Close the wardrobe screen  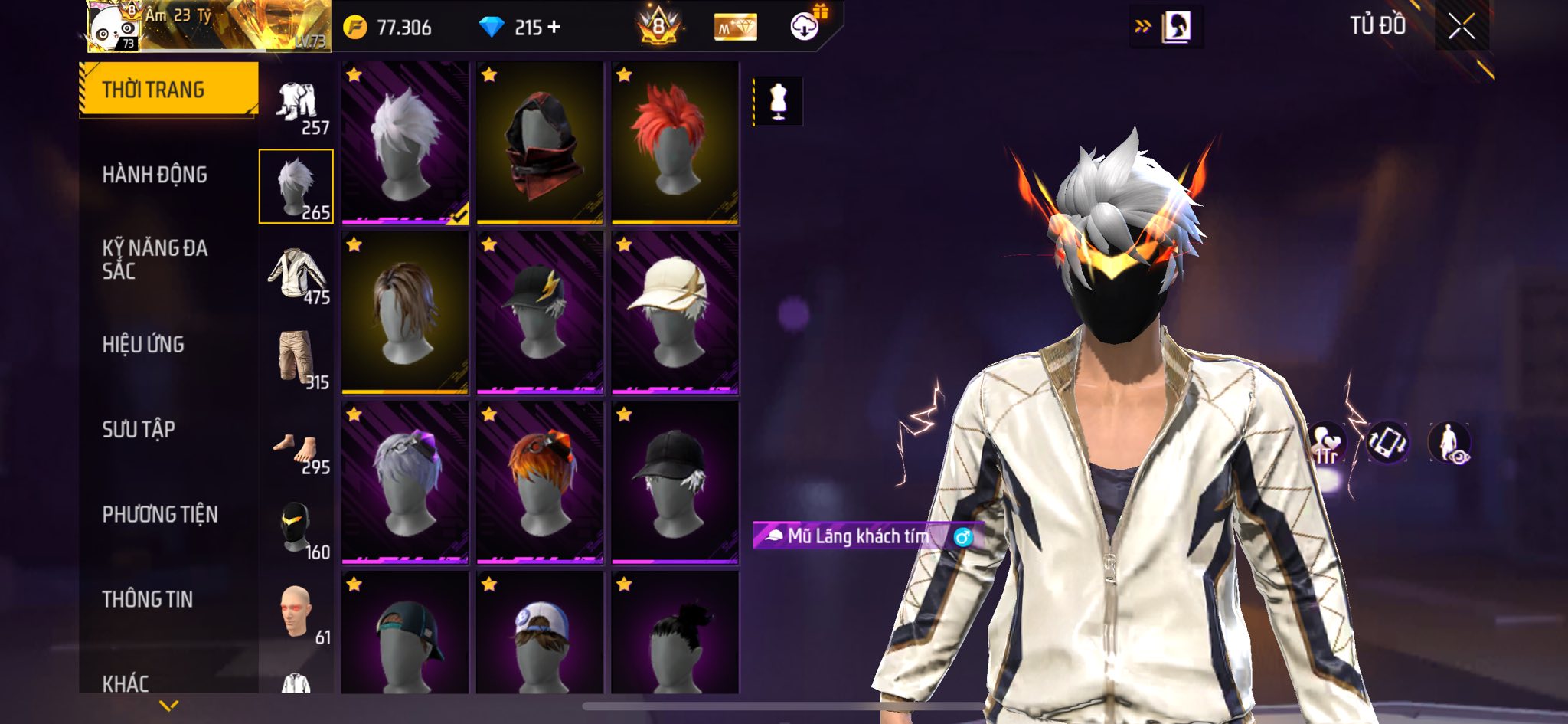point(1461,28)
